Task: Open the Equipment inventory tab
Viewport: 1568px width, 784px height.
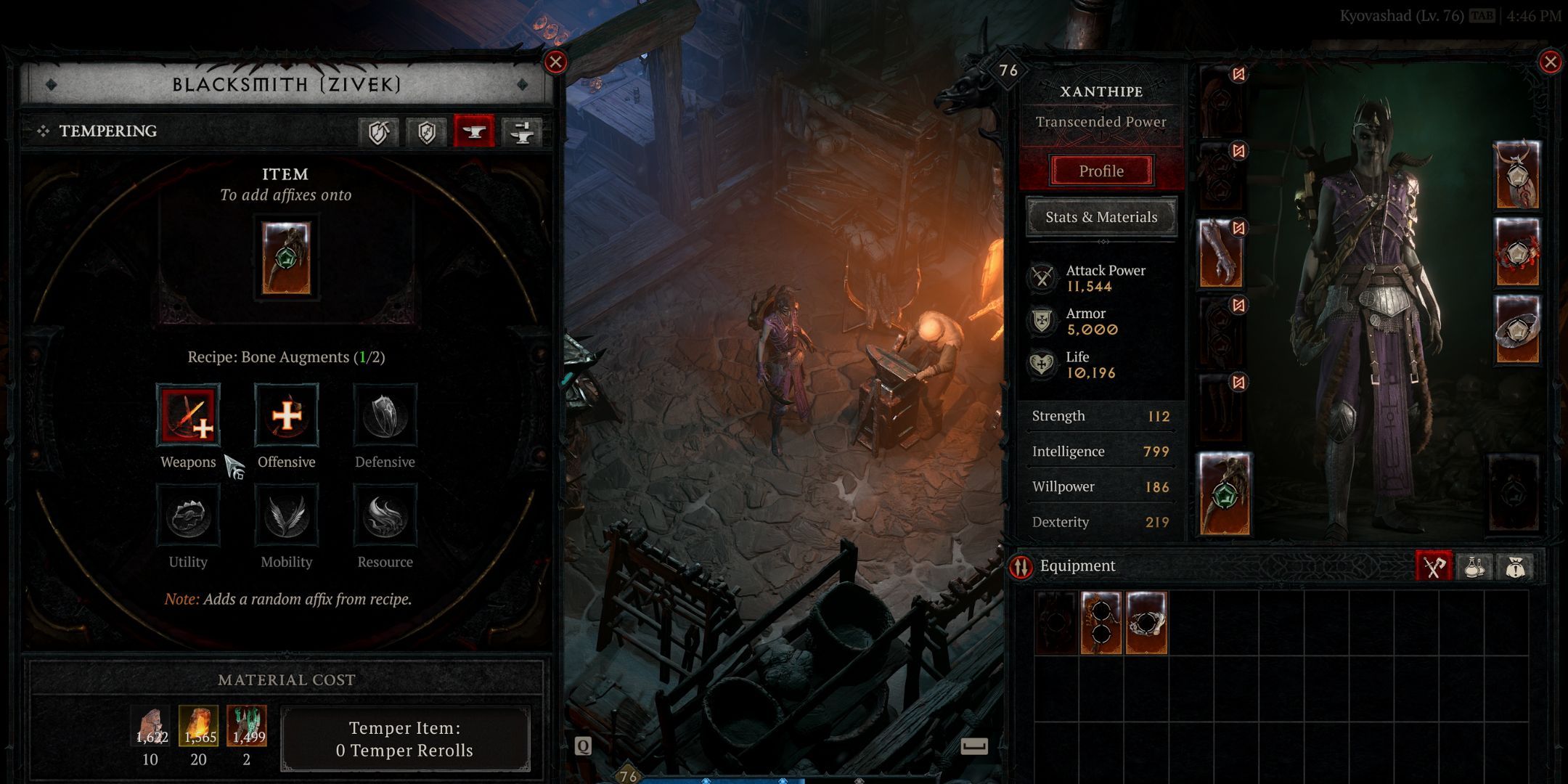Action: click(x=1434, y=567)
